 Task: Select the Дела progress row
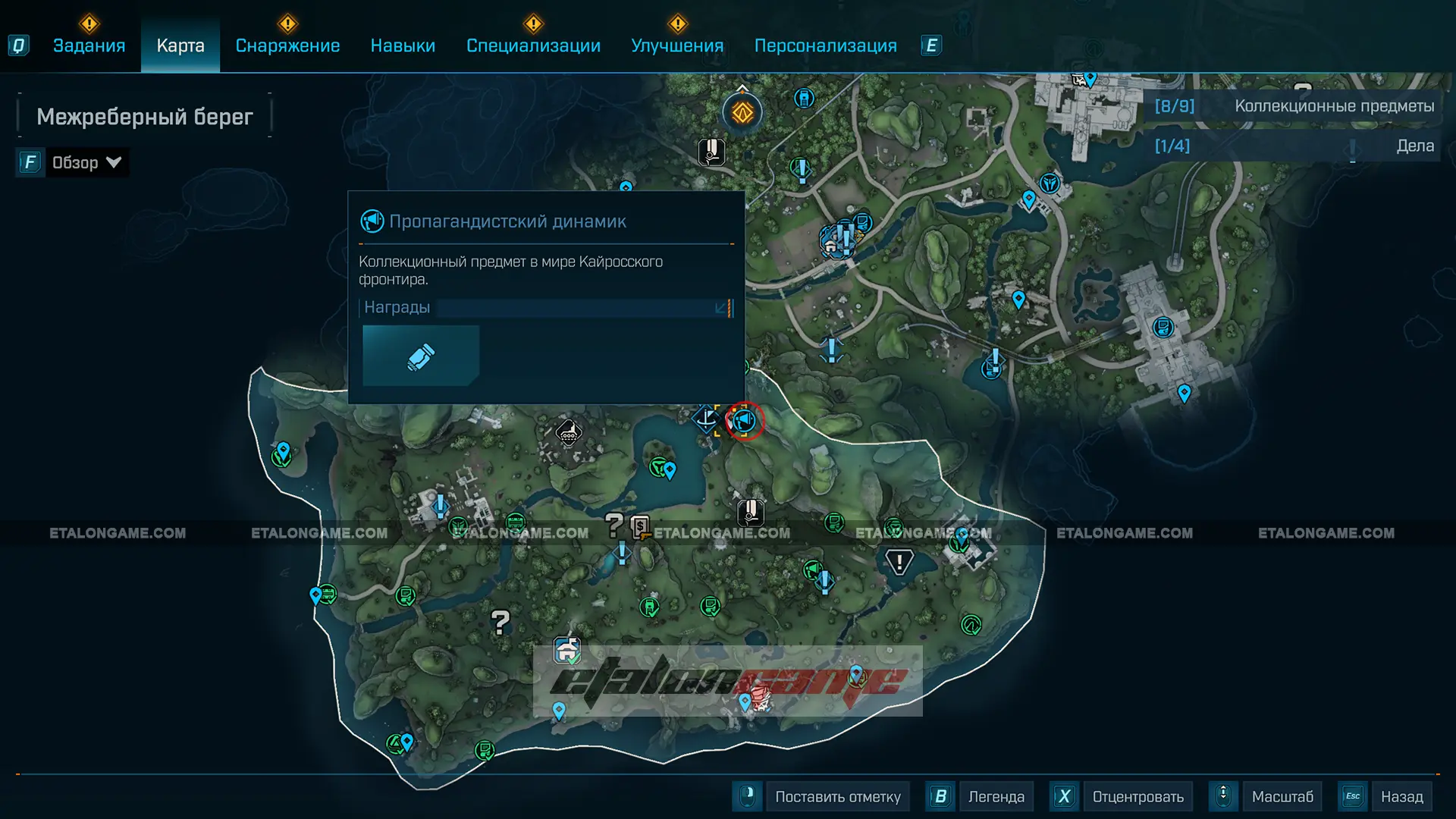coord(1294,146)
